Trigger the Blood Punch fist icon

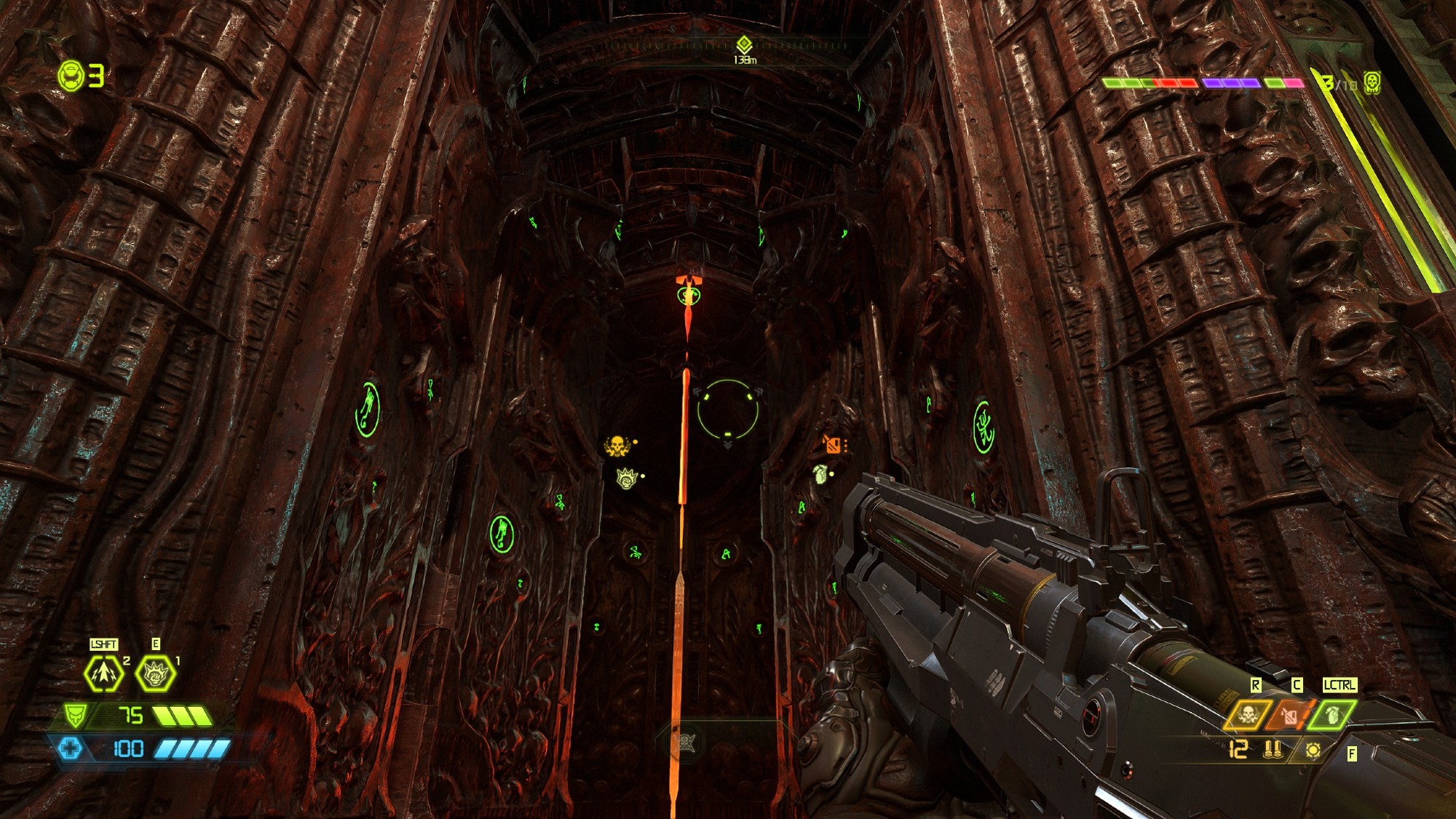155,674
